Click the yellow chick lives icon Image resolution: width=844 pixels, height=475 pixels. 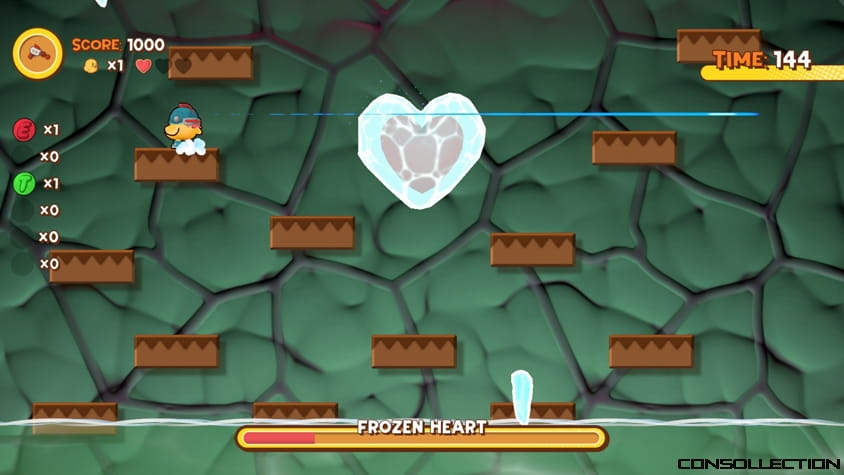coord(91,66)
